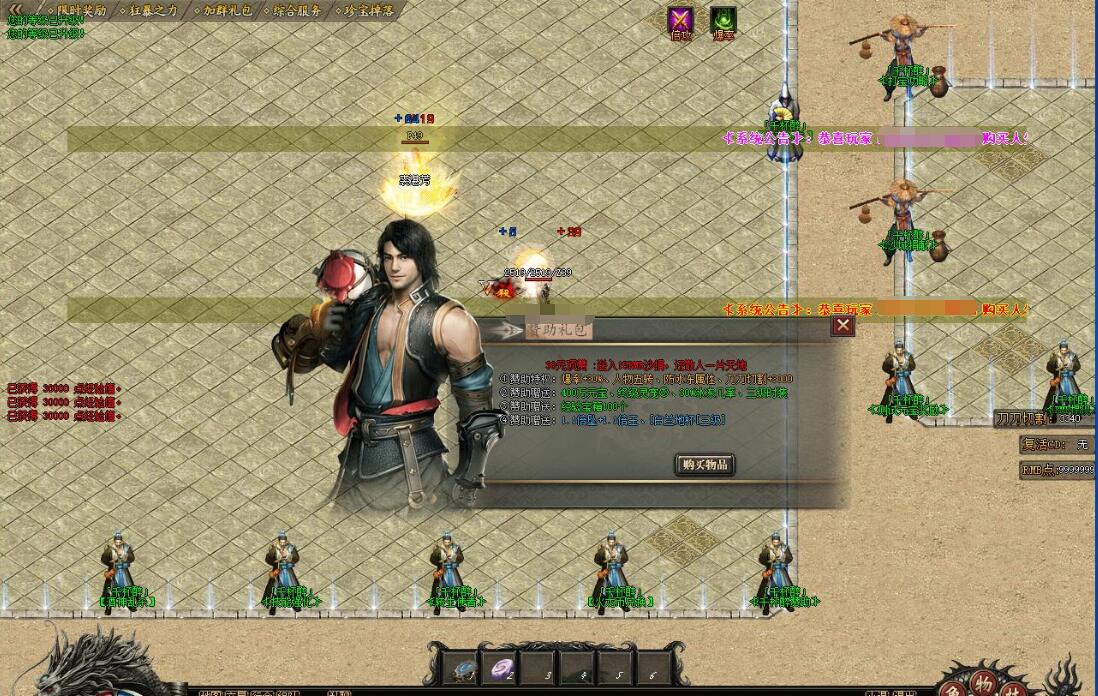
Task: Collapse the top menu with the double-arrow button
Action: 17,9
